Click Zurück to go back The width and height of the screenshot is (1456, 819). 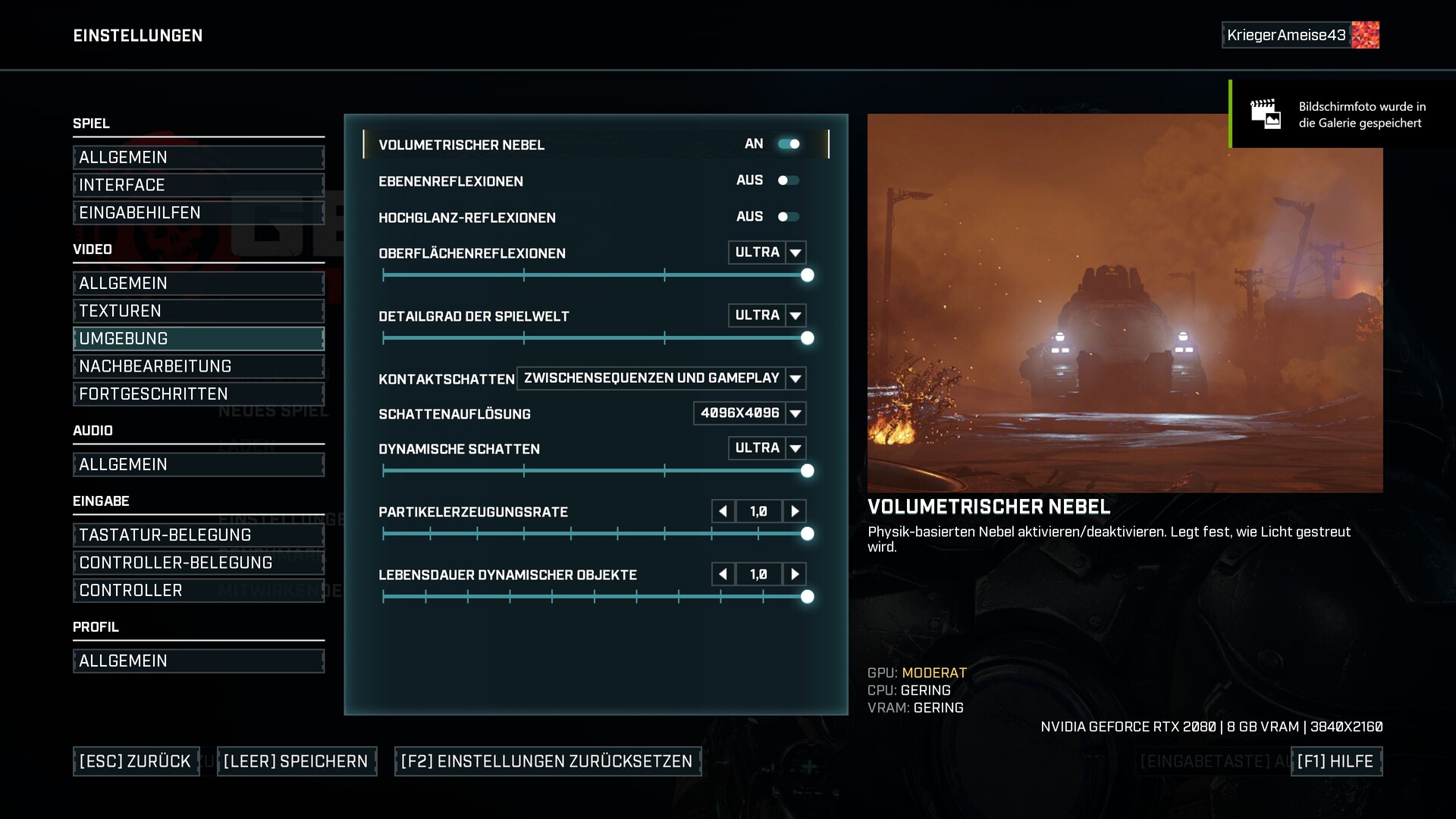(136, 761)
